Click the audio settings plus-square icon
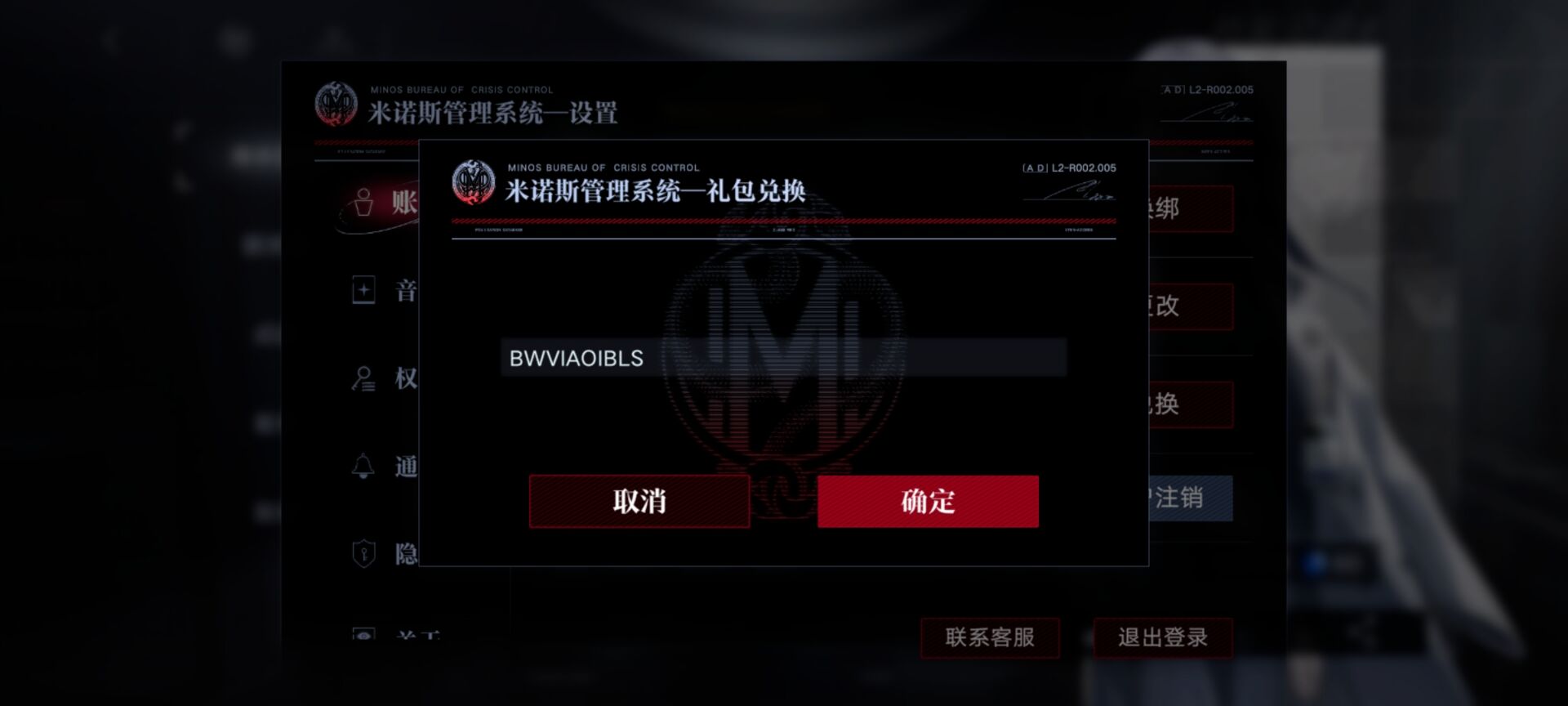Viewport: 1568px width, 706px height. 364,291
